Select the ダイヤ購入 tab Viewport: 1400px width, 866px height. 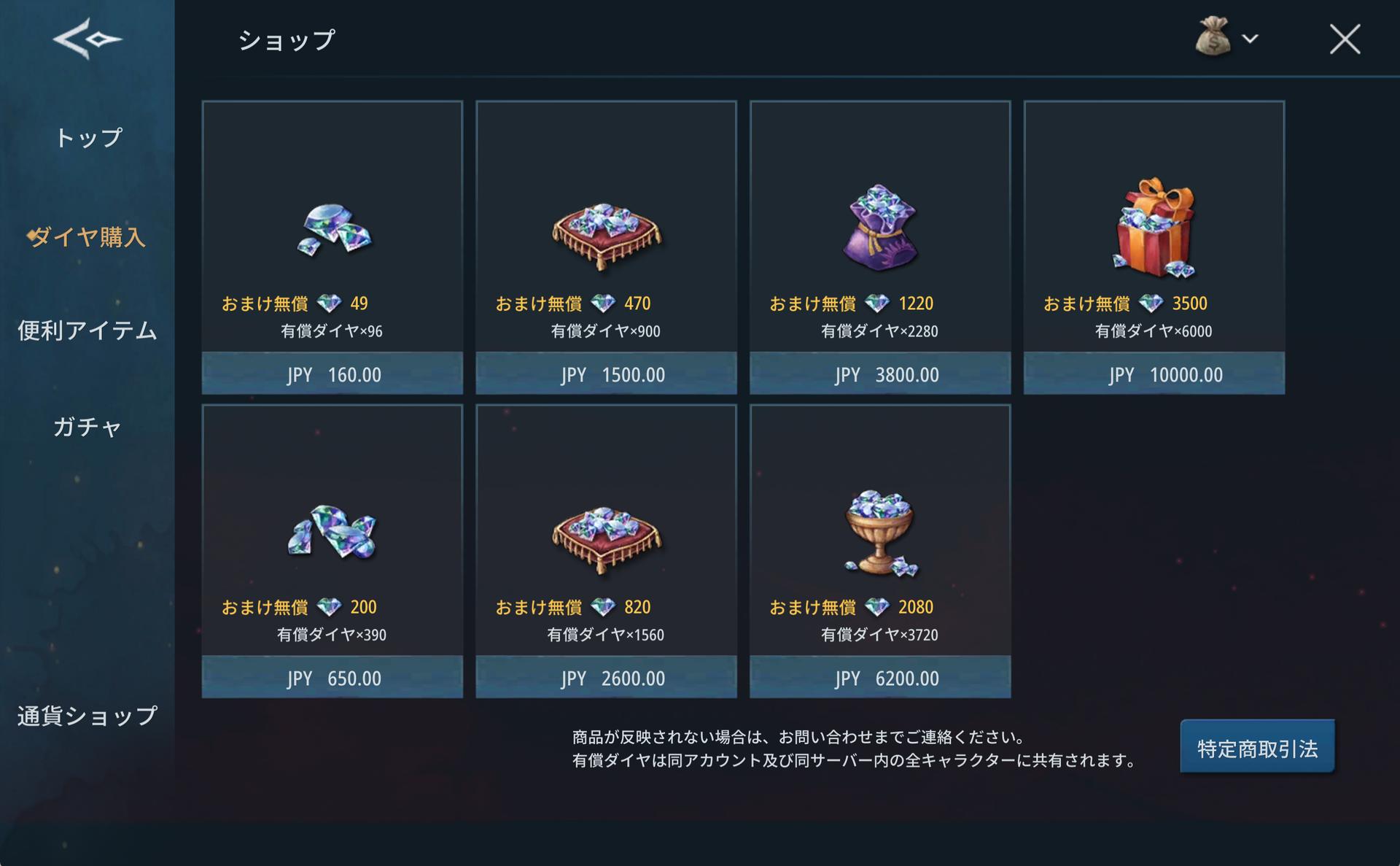[88, 237]
